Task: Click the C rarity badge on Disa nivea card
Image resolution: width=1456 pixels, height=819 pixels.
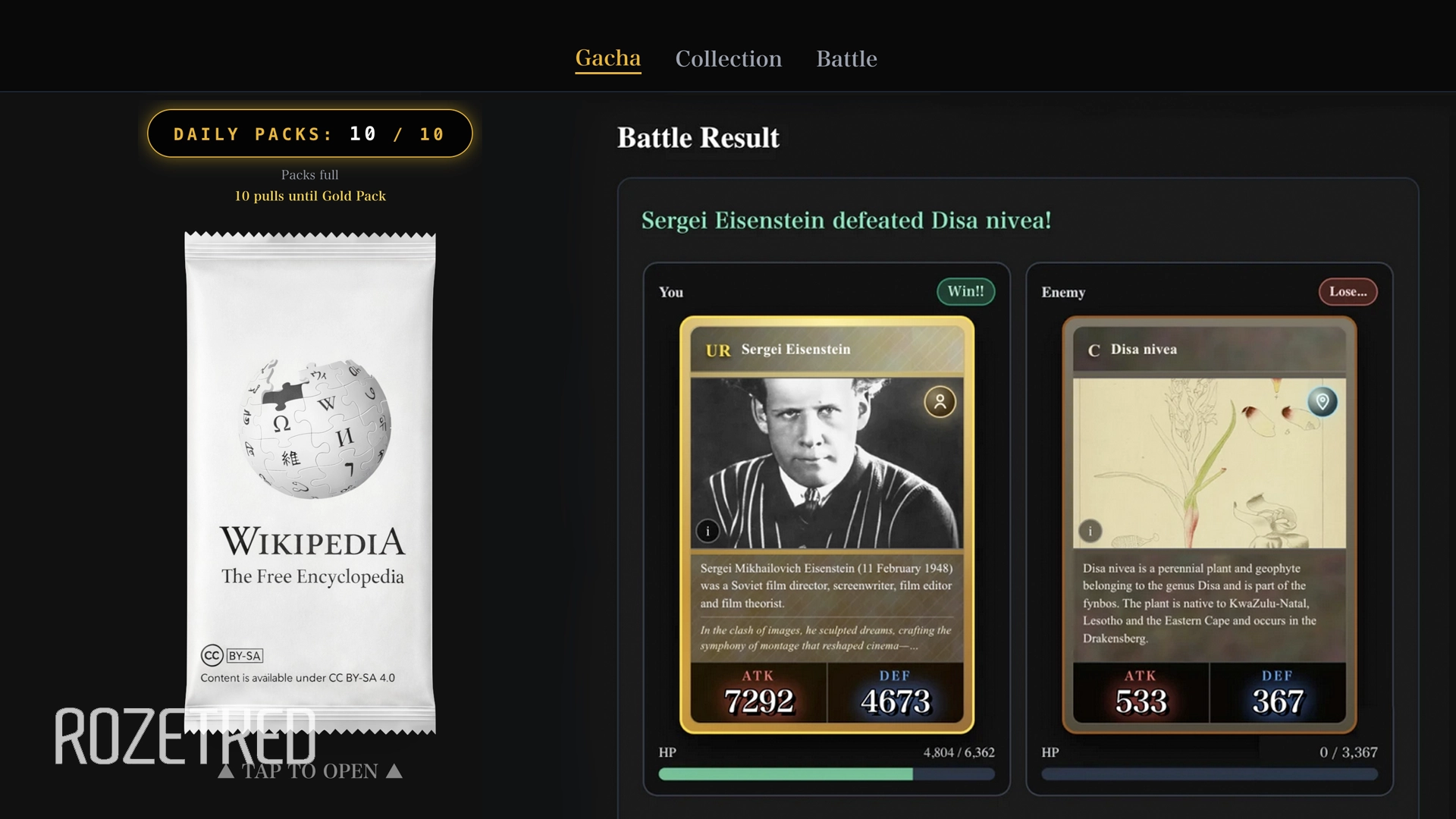Action: pos(1094,349)
